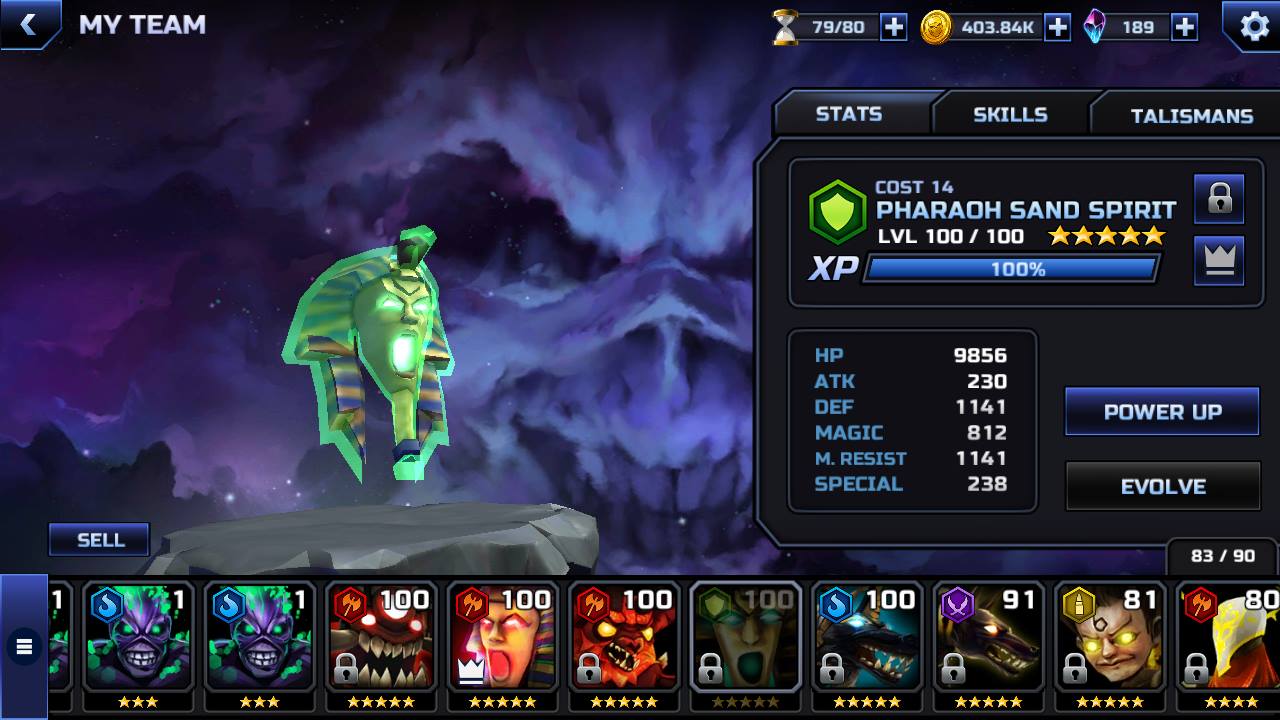Toggle the padlock lock on Pharaoh Sand Spirit
Screen dimensions: 1280x720
point(1219,198)
